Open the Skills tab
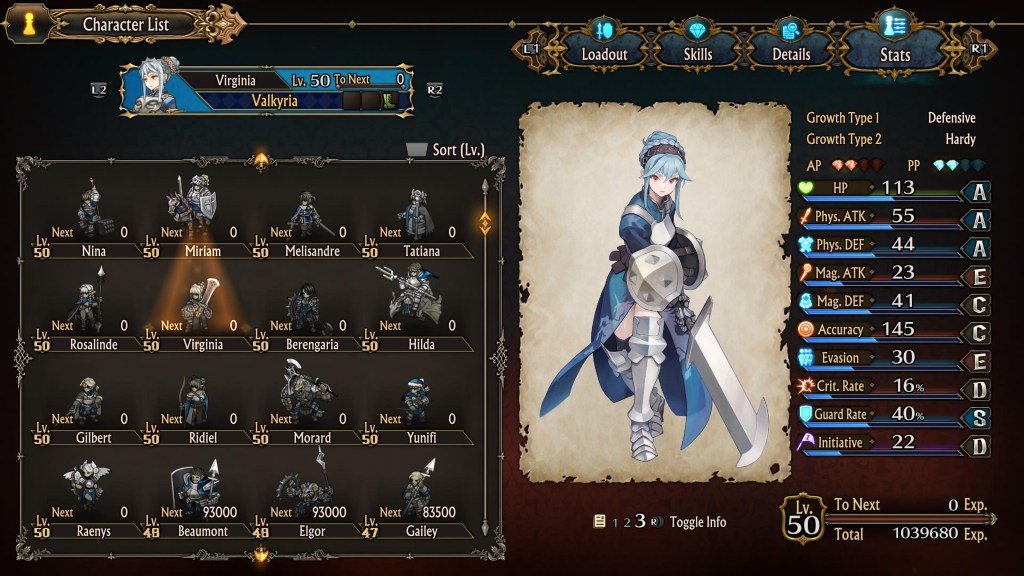This screenshot has height=576, width=1024. point(697,45)
